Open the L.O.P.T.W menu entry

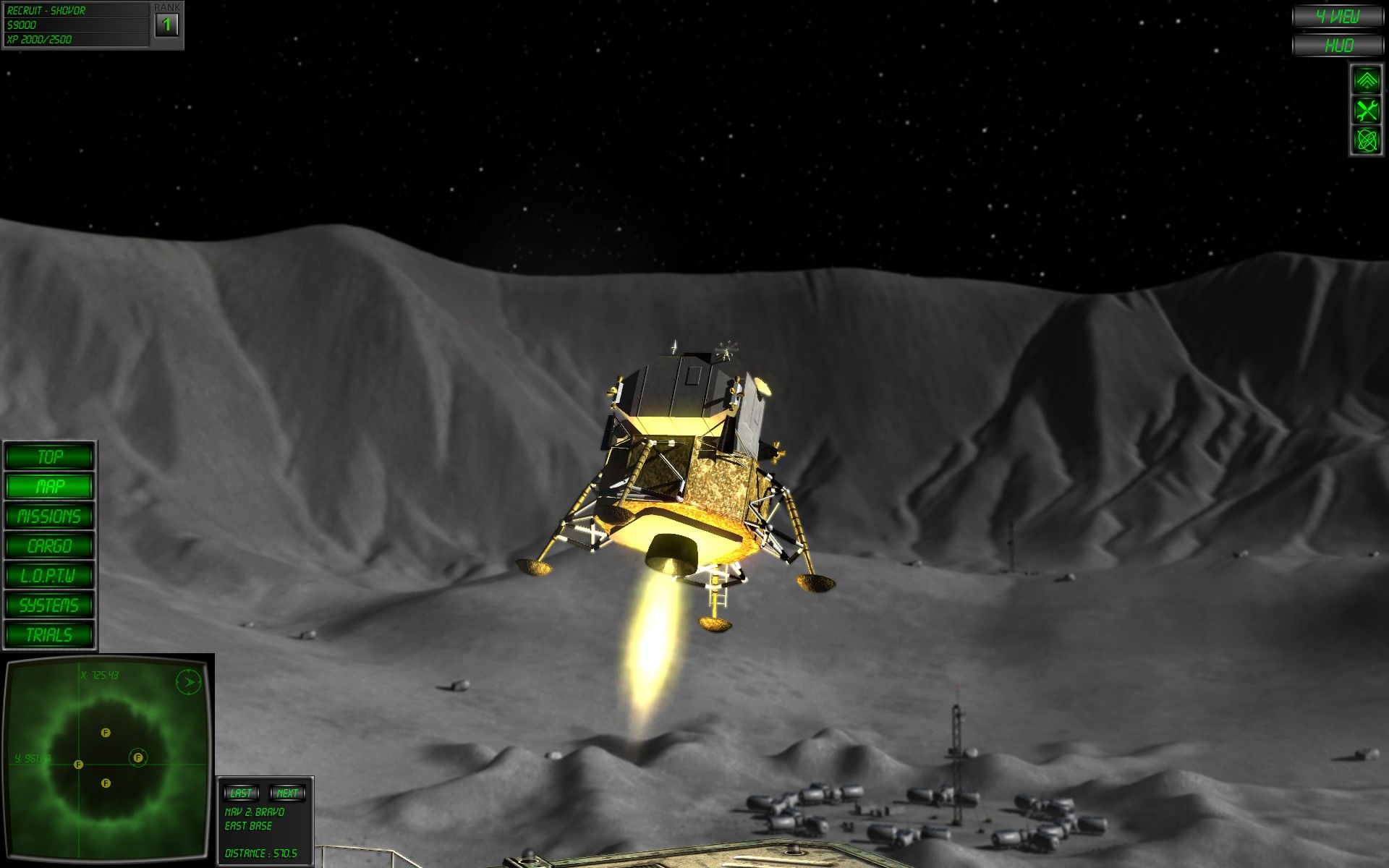[x=49, y=576]
